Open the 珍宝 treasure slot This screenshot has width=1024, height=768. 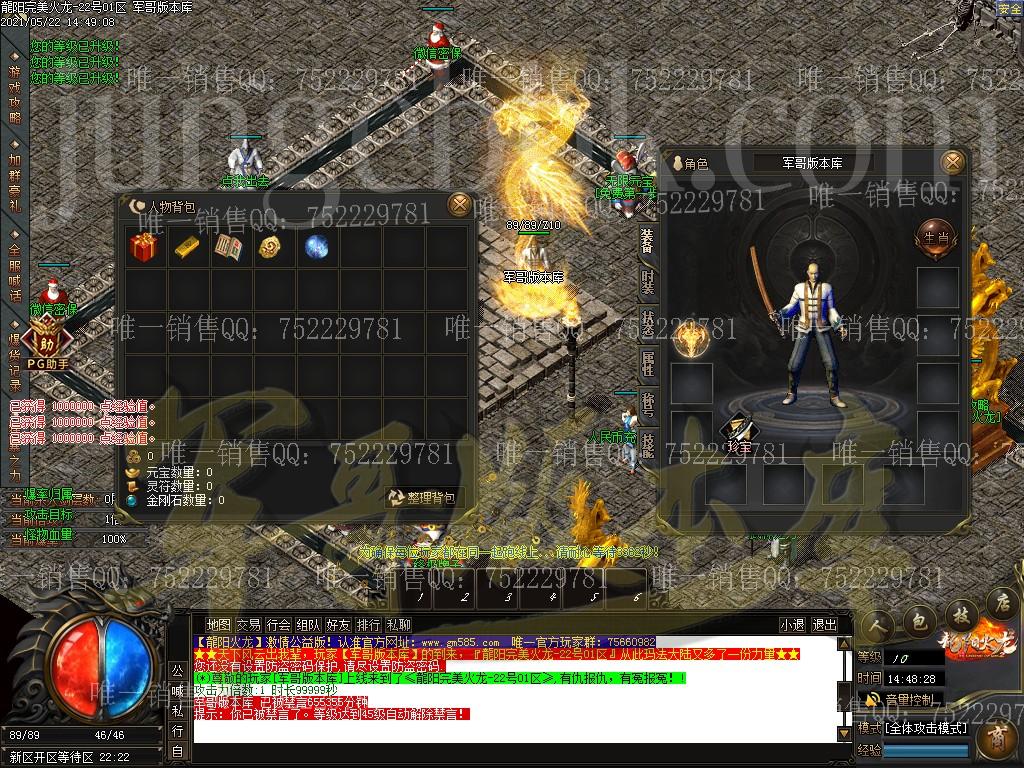[738, 433]
